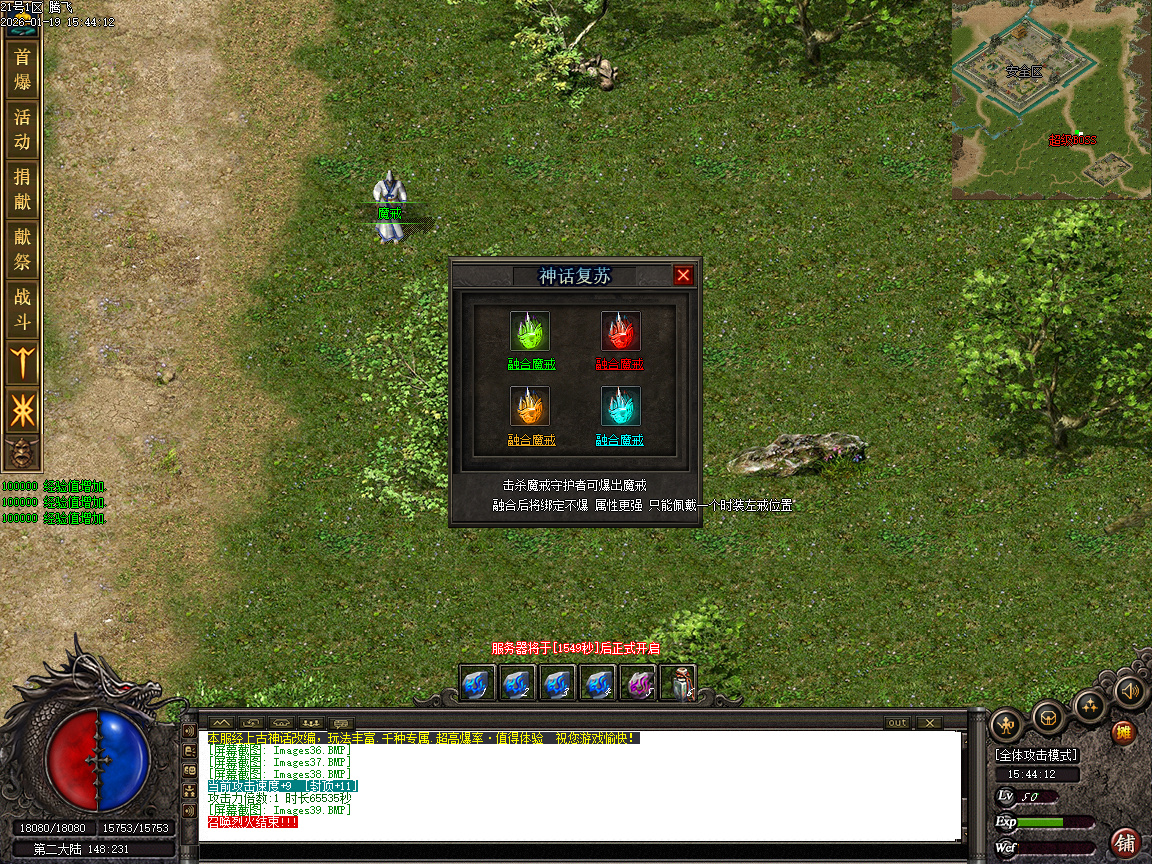Click the chat message input bar
Image resolution: width=1152 pixels, height=864 pixels.
580,850
